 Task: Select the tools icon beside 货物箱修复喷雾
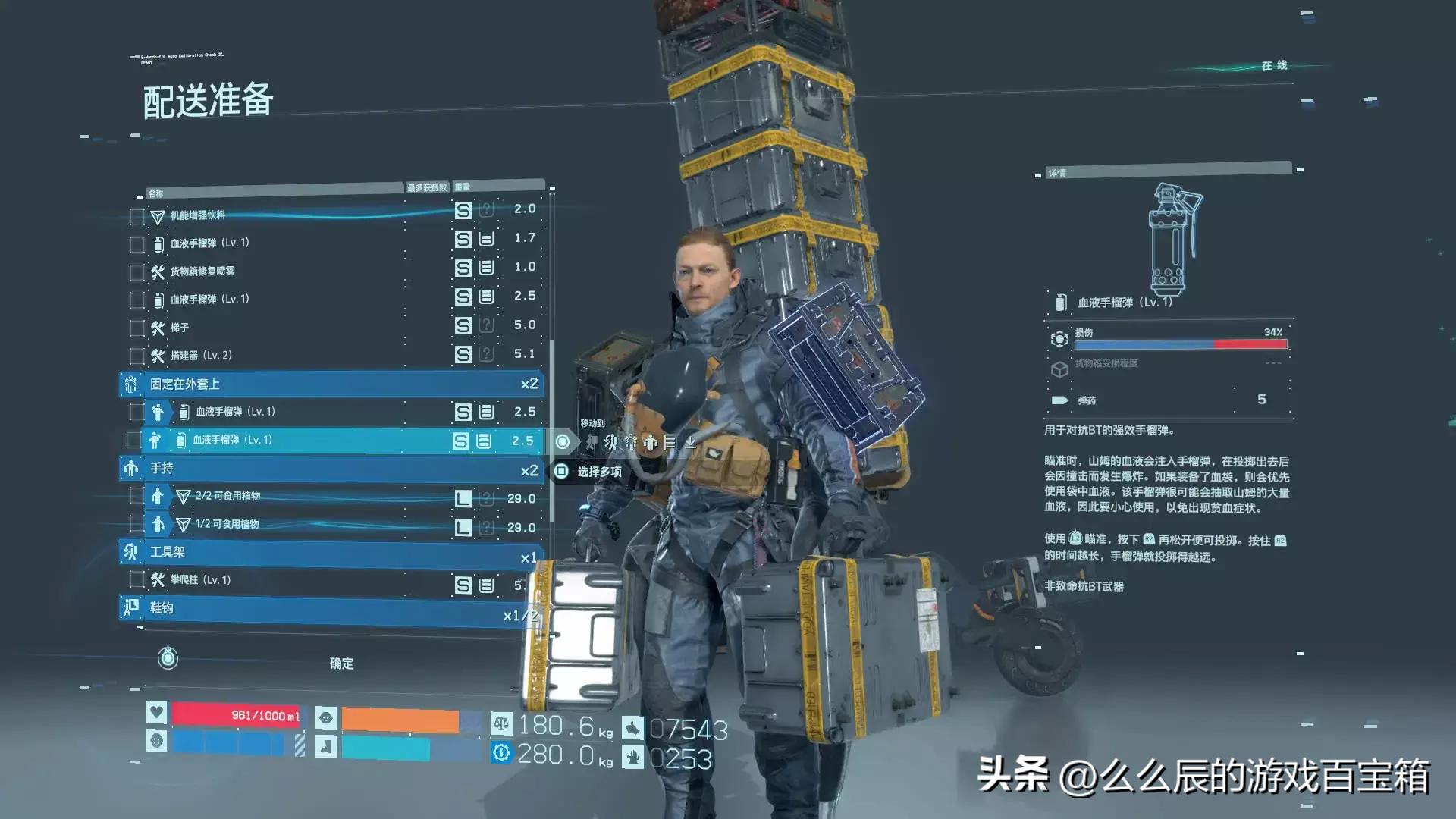click(x=158, y=271)
